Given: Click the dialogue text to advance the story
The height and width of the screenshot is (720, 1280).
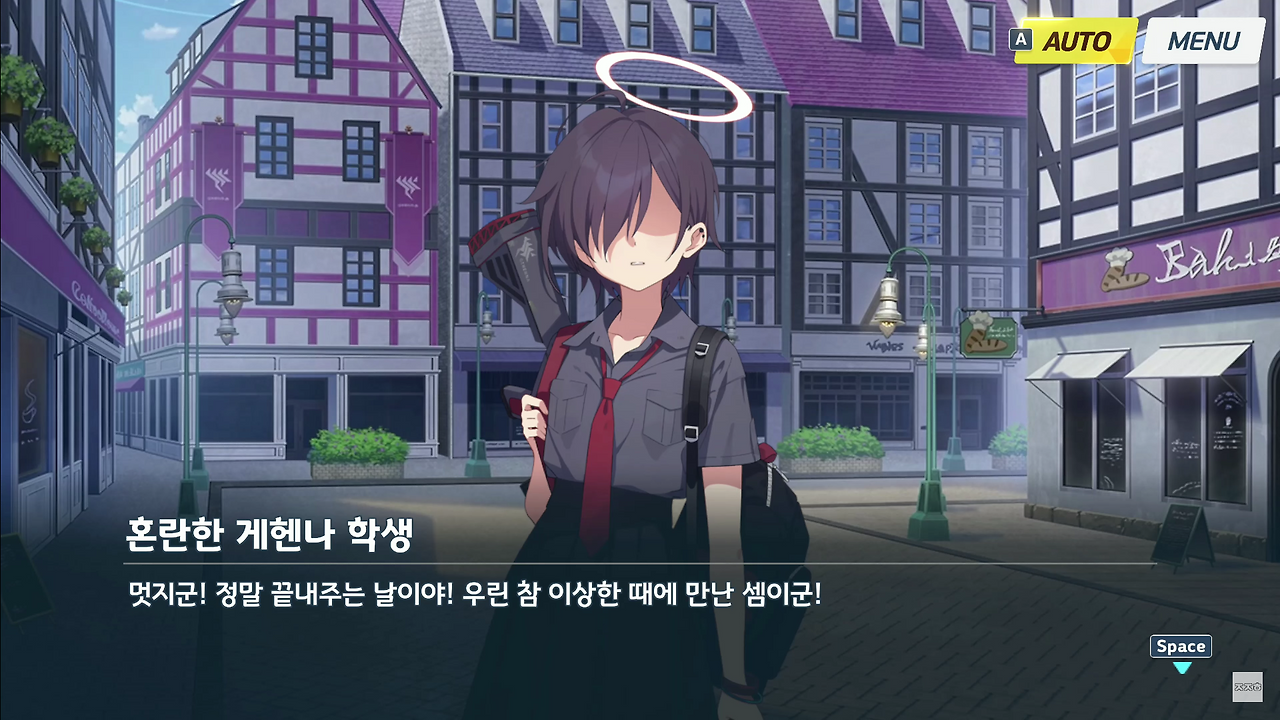Looking at the screenshot, I should [x=470, y=588].
